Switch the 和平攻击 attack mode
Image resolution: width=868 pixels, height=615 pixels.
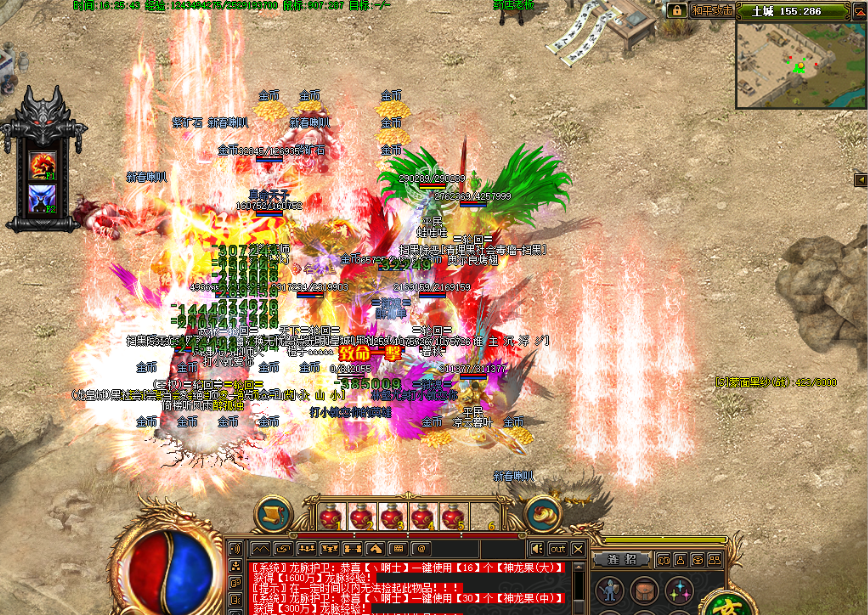[712, 10]
